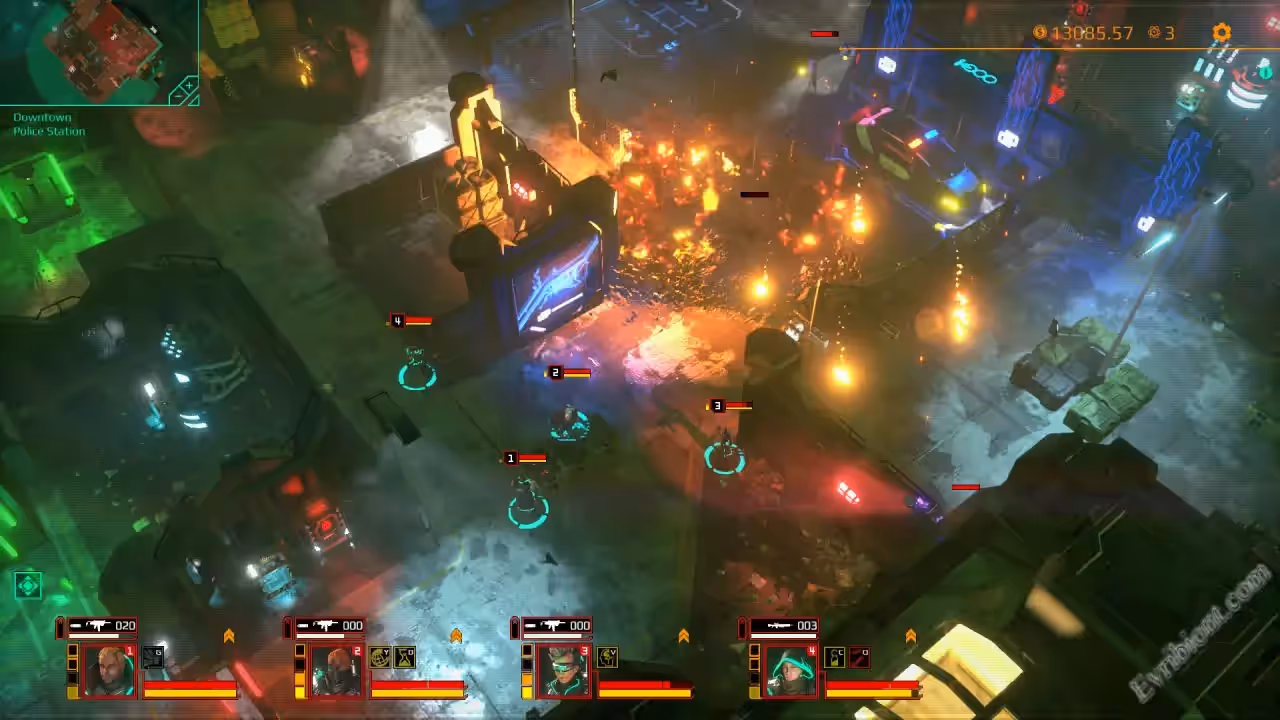Open the orange gear settings menu
1280x720 pixels.
point(1221,33)
